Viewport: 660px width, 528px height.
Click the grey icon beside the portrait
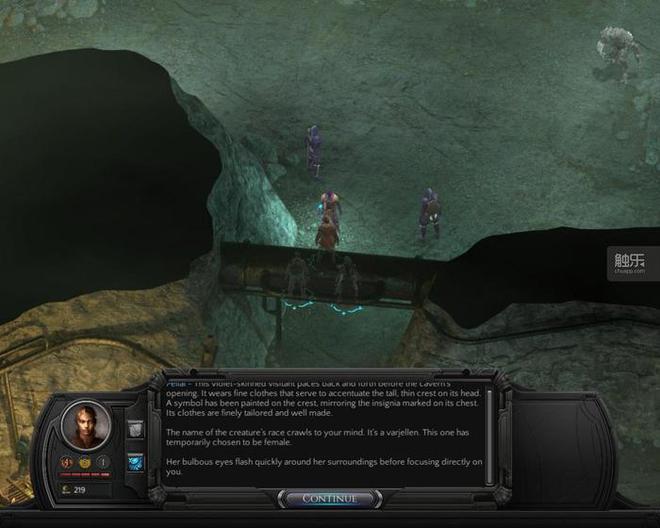[136, 429]
